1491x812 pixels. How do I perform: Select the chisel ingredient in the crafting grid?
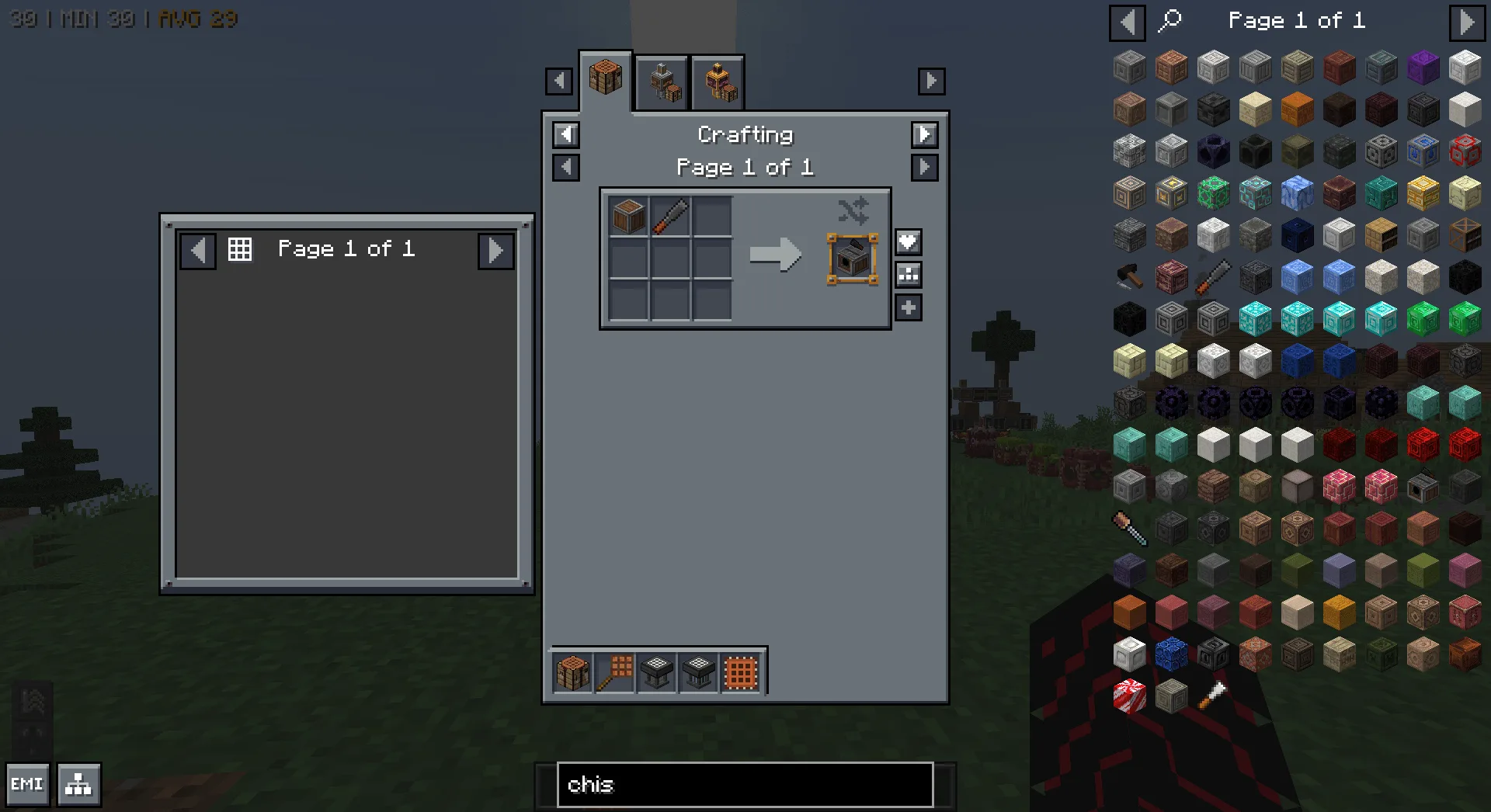[x=671, y=216]
